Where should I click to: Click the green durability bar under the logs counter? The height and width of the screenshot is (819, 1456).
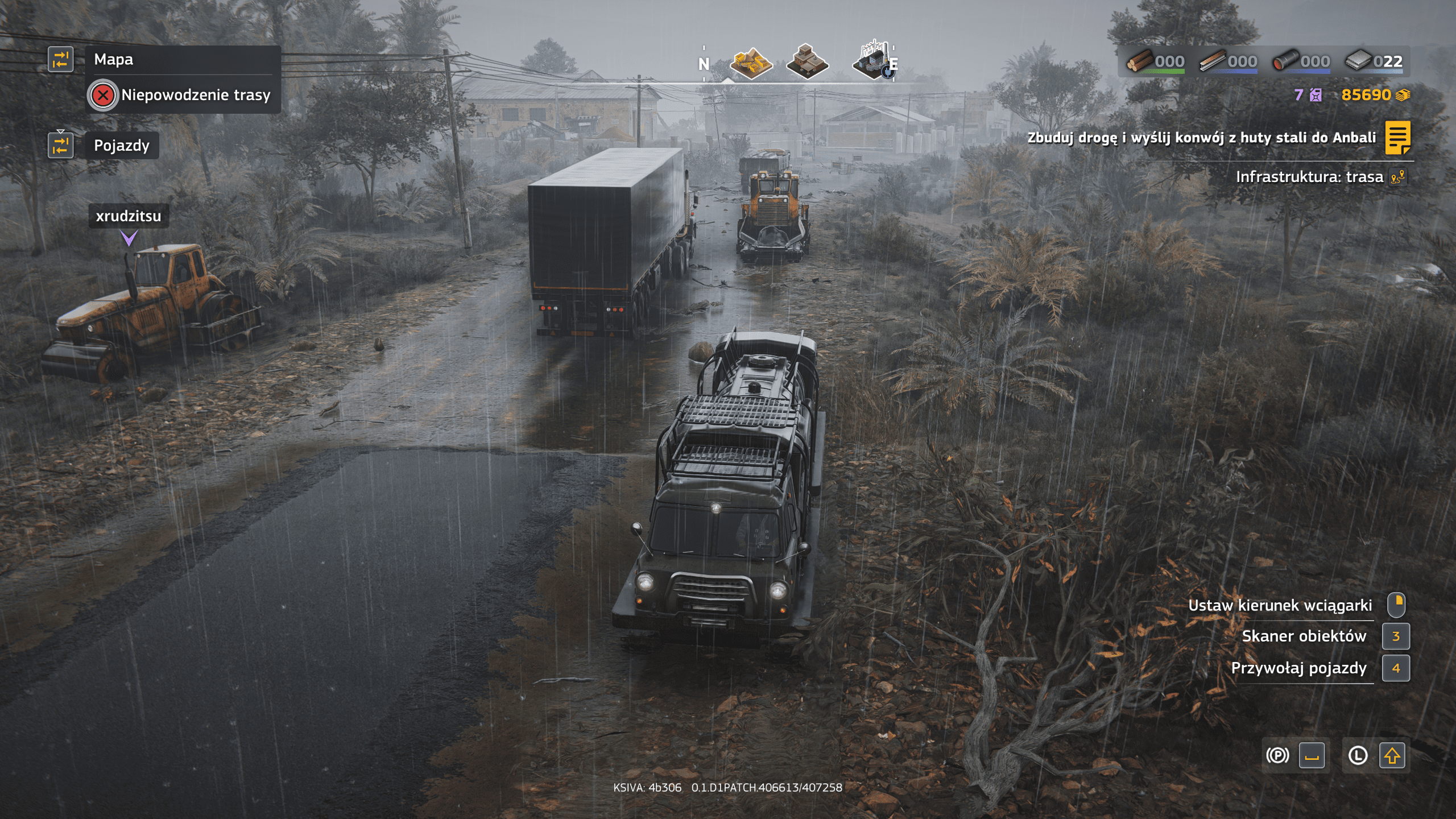1164,72
